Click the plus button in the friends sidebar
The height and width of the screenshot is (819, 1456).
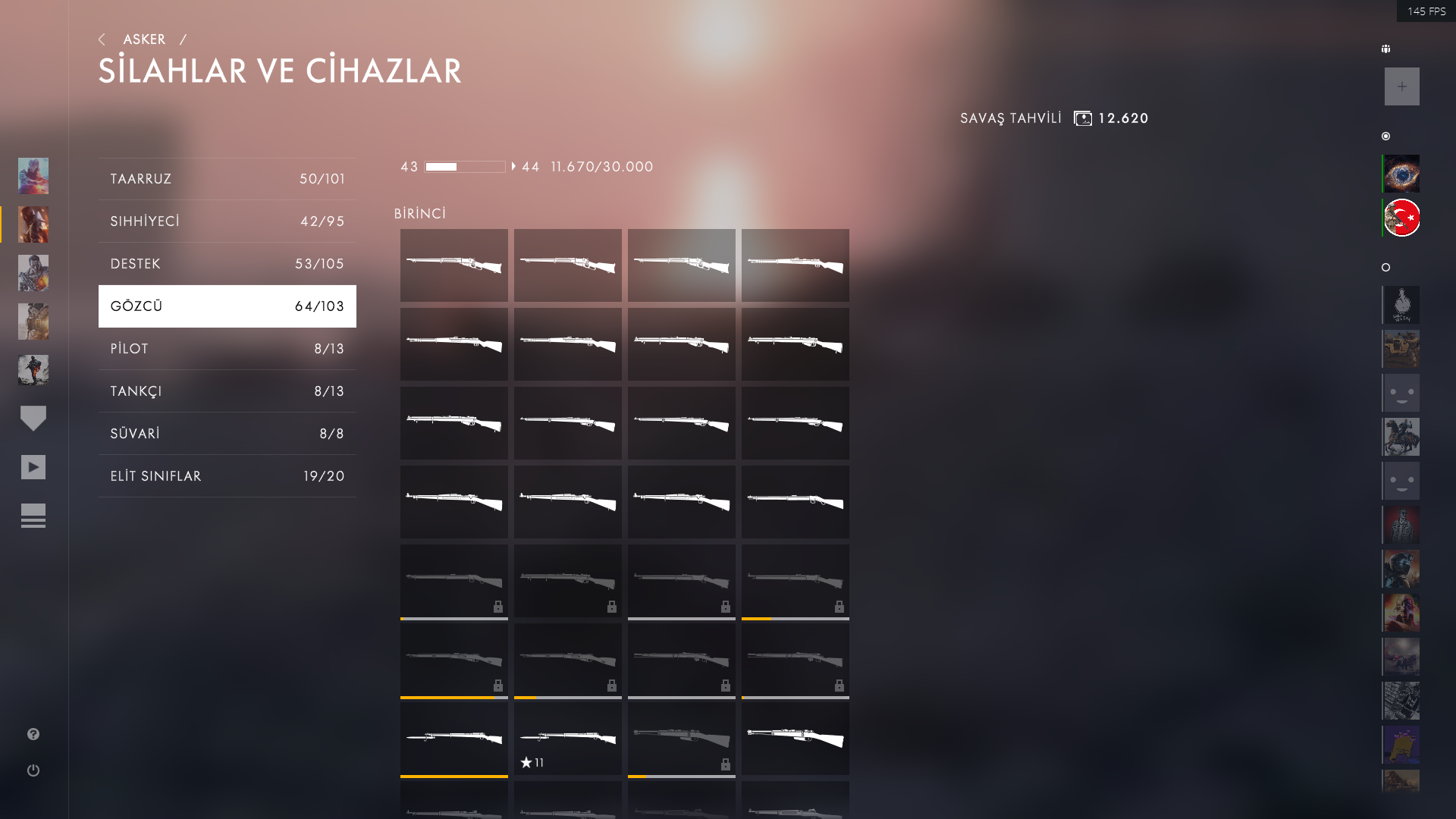coord(1401,86)
